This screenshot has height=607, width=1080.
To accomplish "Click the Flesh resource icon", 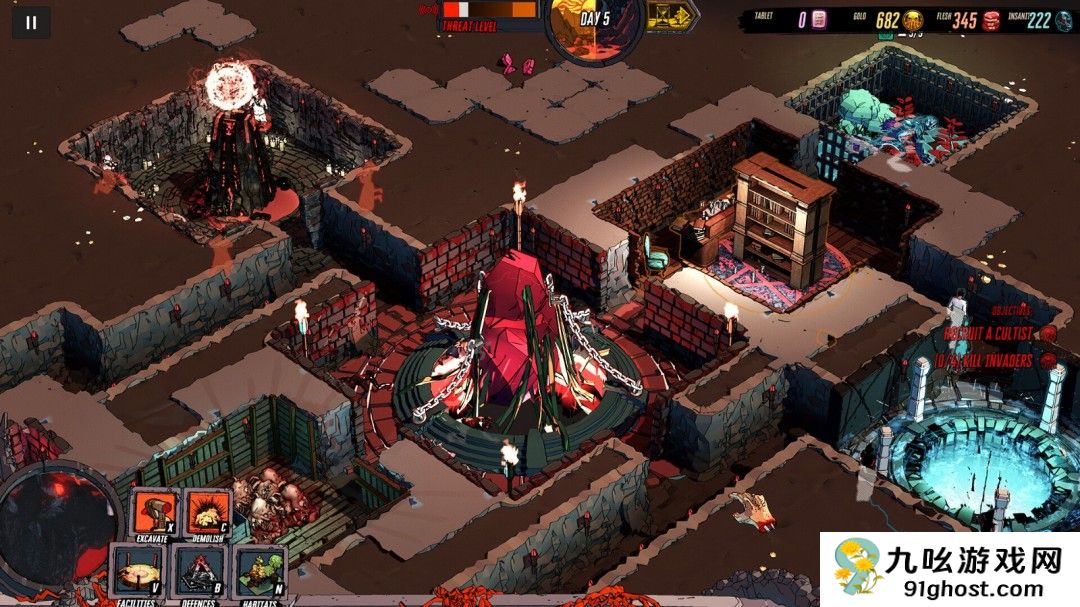I will click(990, 20).
